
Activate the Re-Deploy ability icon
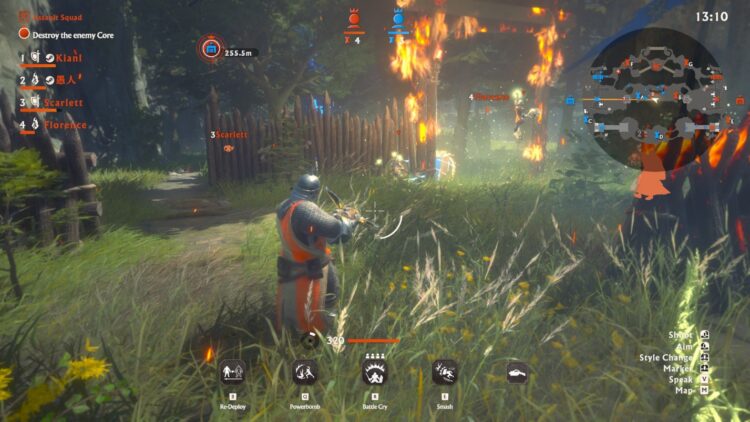[232, 372]
